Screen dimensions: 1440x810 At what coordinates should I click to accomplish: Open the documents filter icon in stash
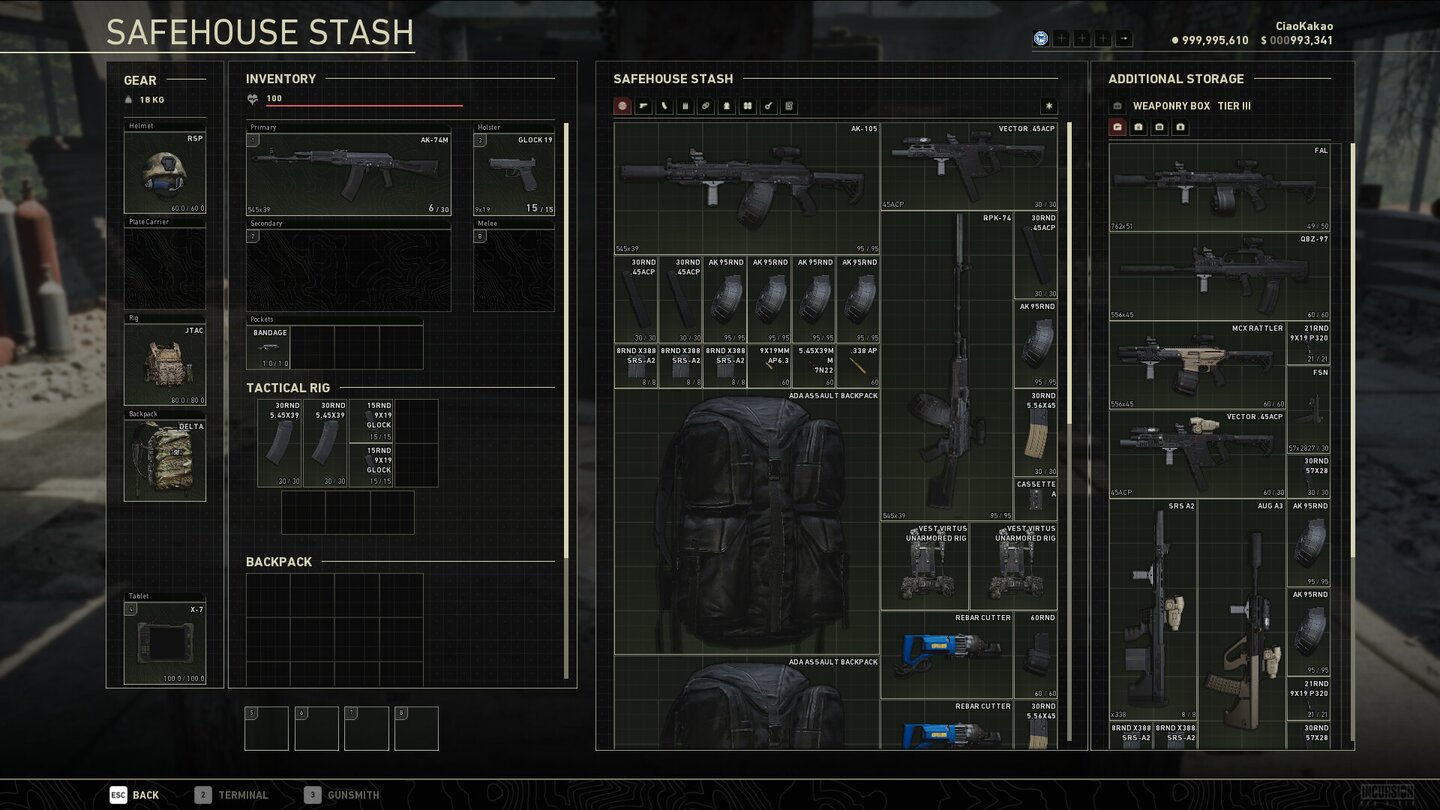[x=788, y=105]
